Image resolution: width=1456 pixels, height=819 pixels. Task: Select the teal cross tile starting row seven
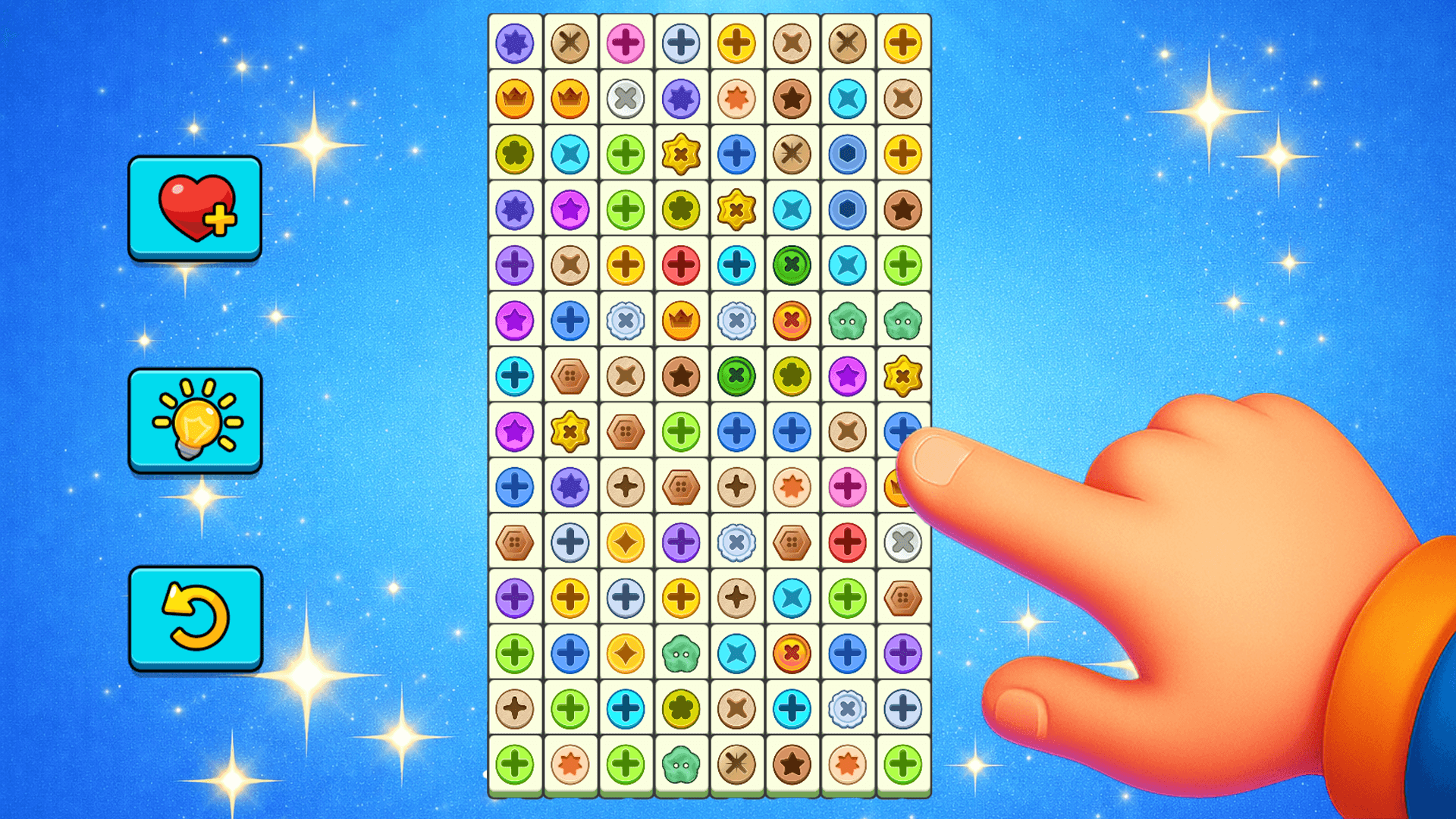pyautogui.click(x=514, y=375)
